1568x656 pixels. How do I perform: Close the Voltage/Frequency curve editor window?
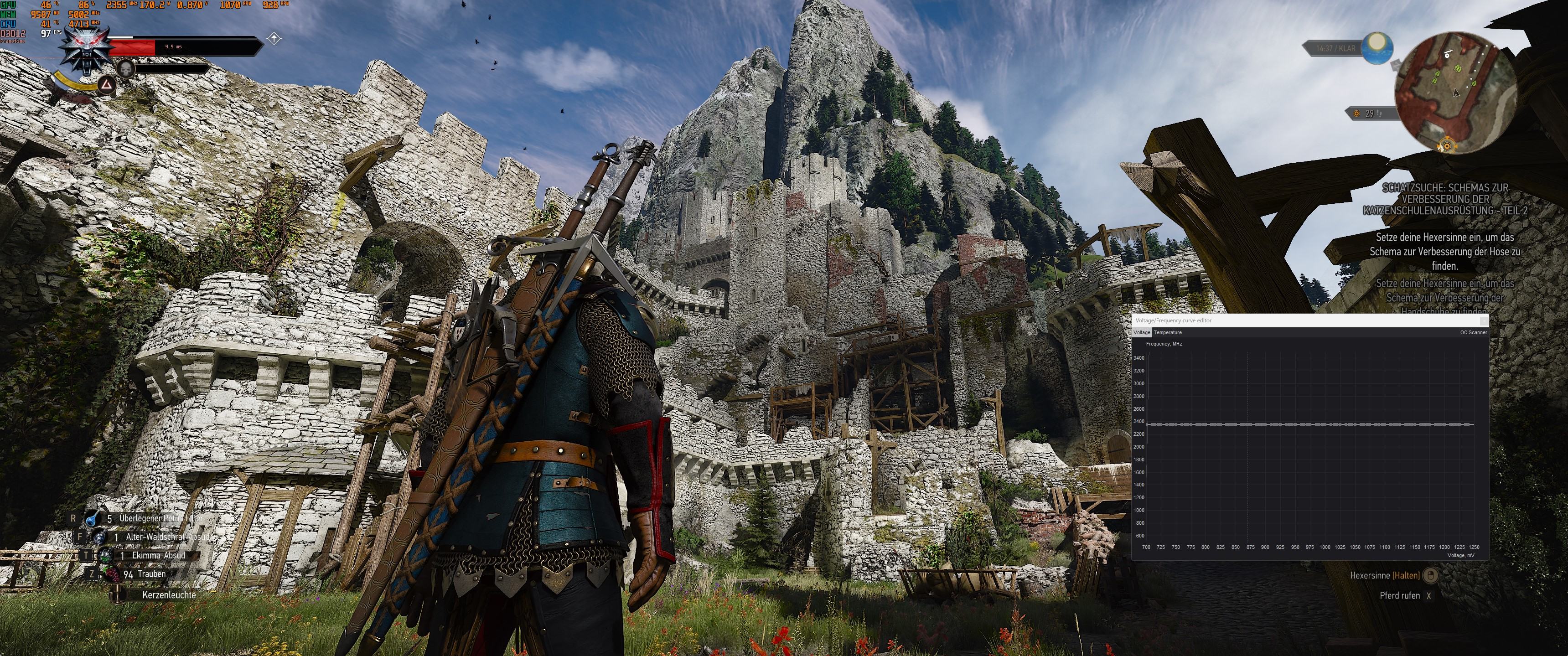(x=1484, y=320)
